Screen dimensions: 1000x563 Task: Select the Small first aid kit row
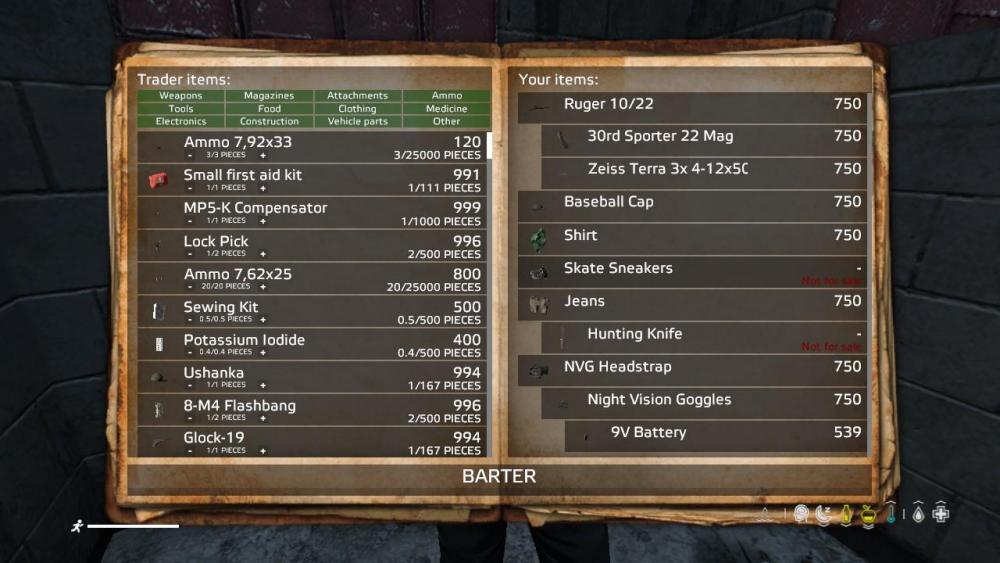312,180
